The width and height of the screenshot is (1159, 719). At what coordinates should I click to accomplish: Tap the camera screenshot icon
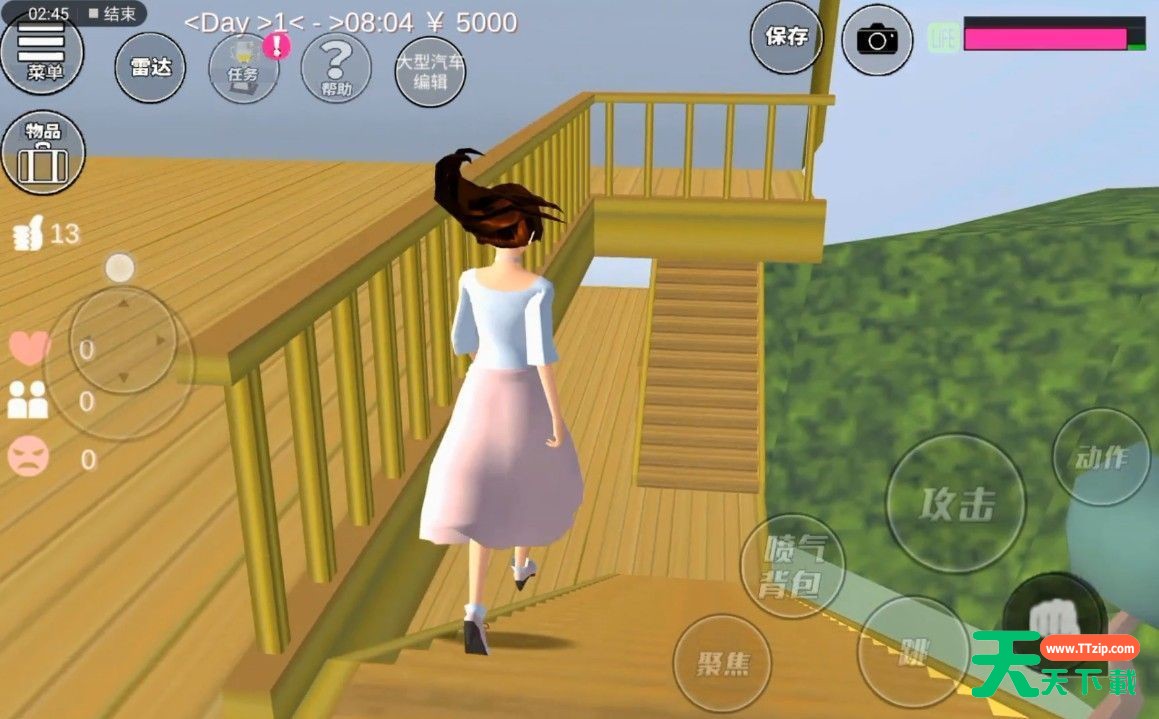[x=877, y=40]
